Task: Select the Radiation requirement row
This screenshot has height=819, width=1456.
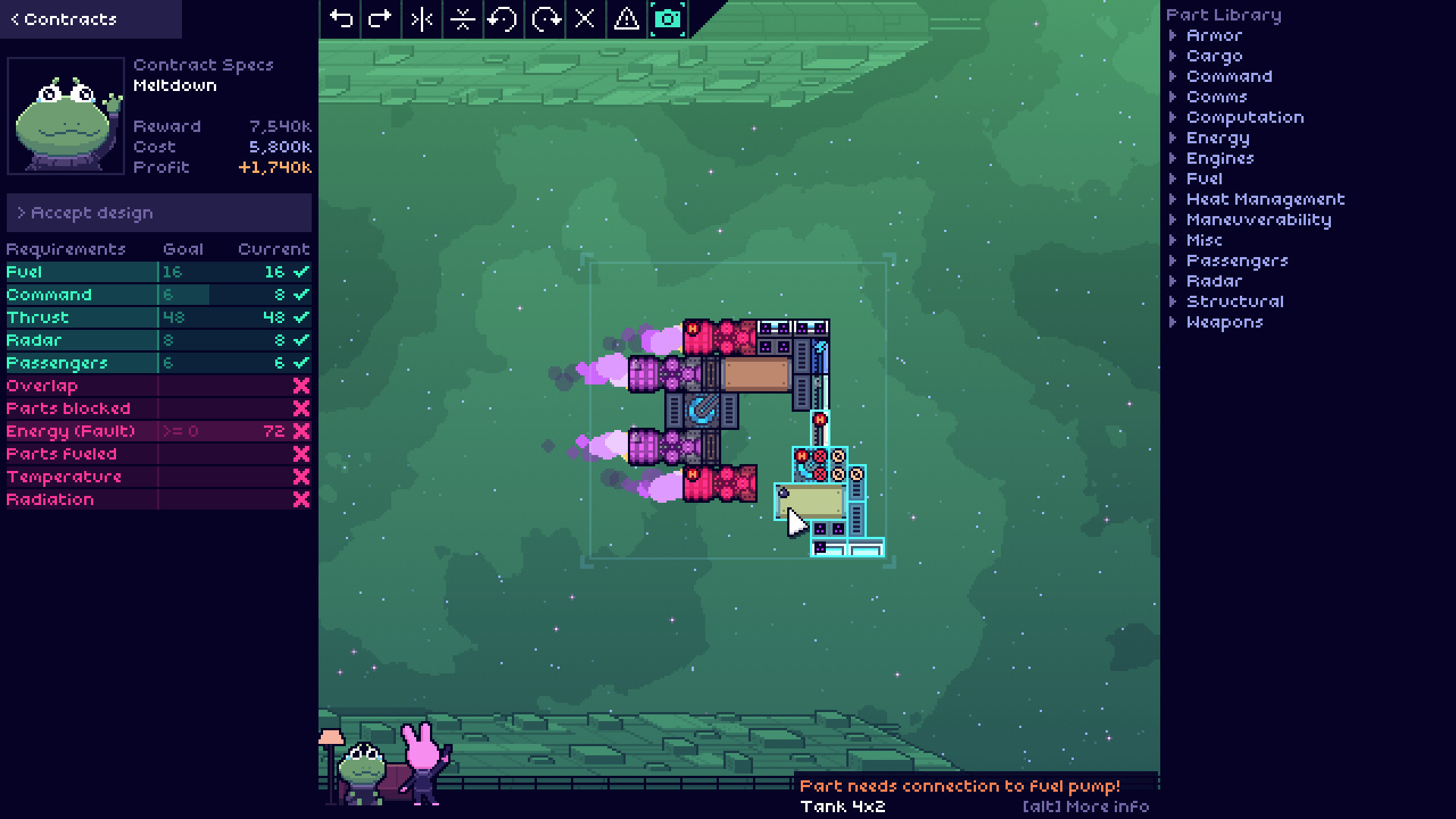Action: pyautogui.click(x=158, y=500)
